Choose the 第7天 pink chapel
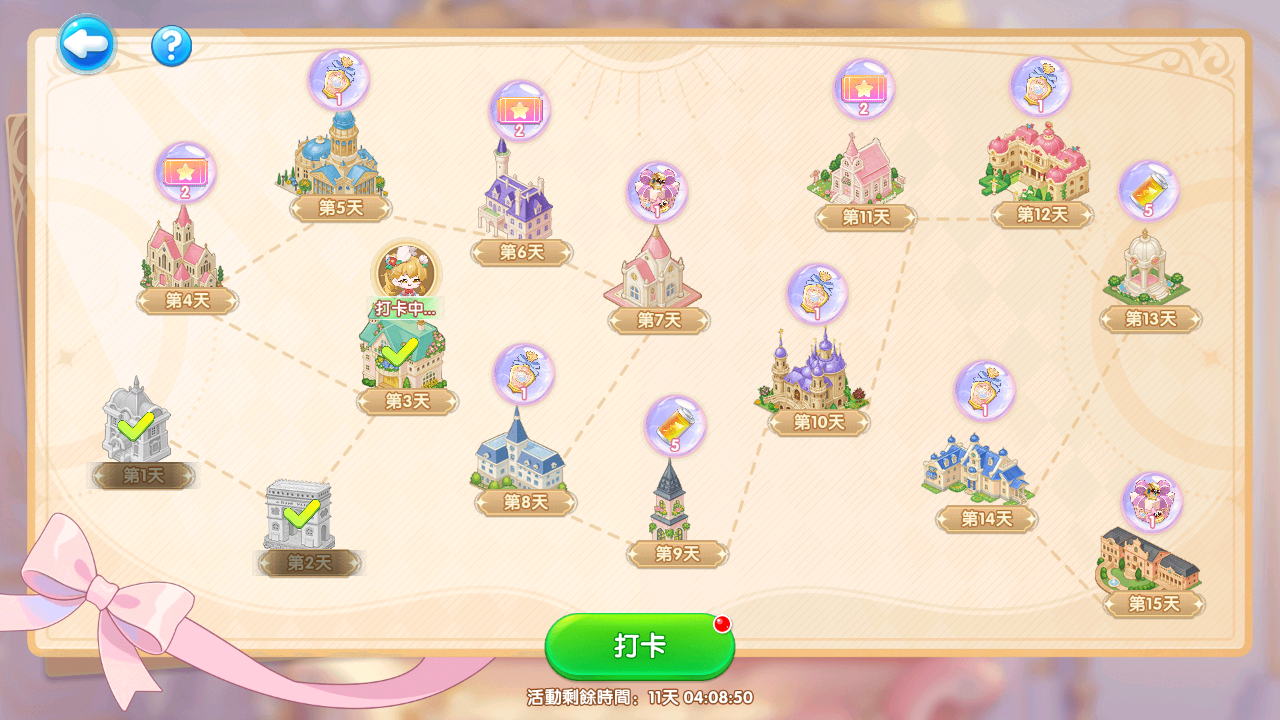The height and width of the screenshot is (720, 1280). (x=654, y=270)
